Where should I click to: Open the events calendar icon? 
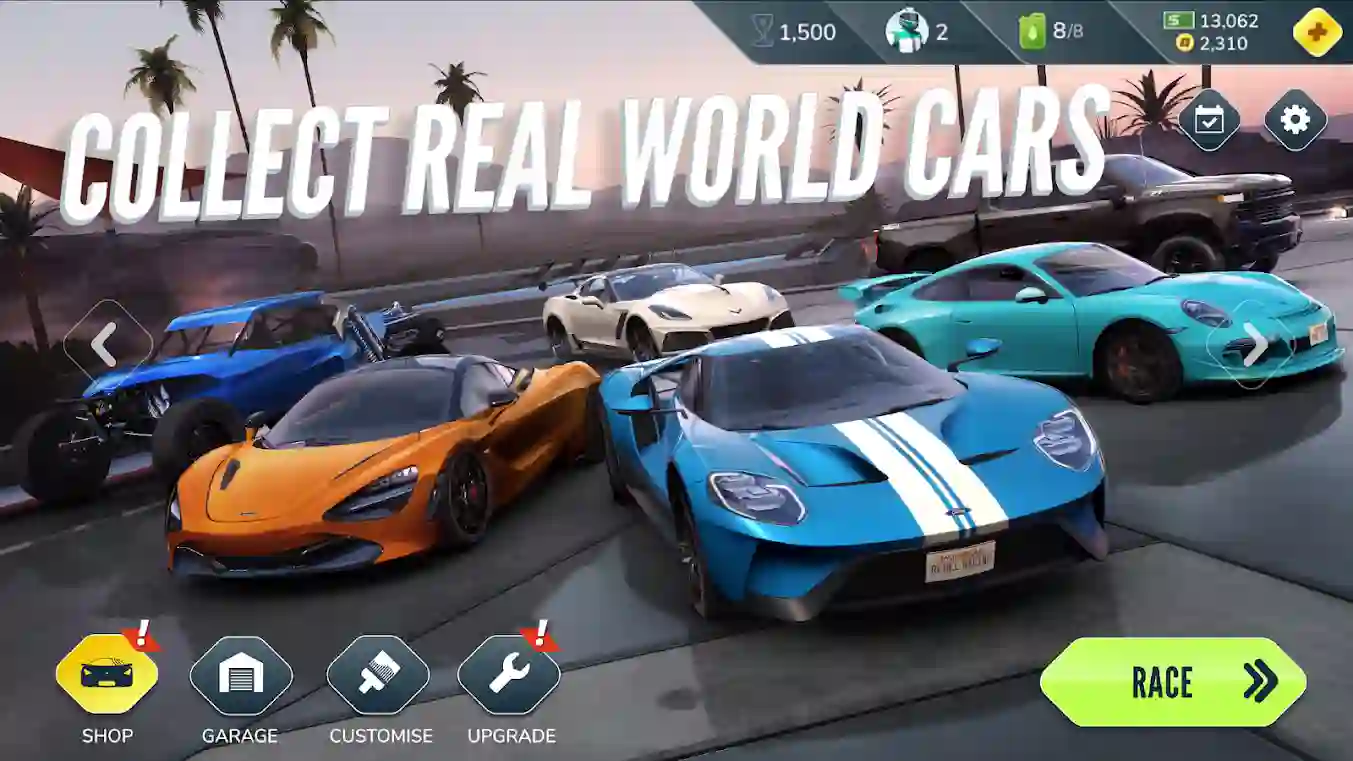pyautogui.click(x=1207, y=120)
